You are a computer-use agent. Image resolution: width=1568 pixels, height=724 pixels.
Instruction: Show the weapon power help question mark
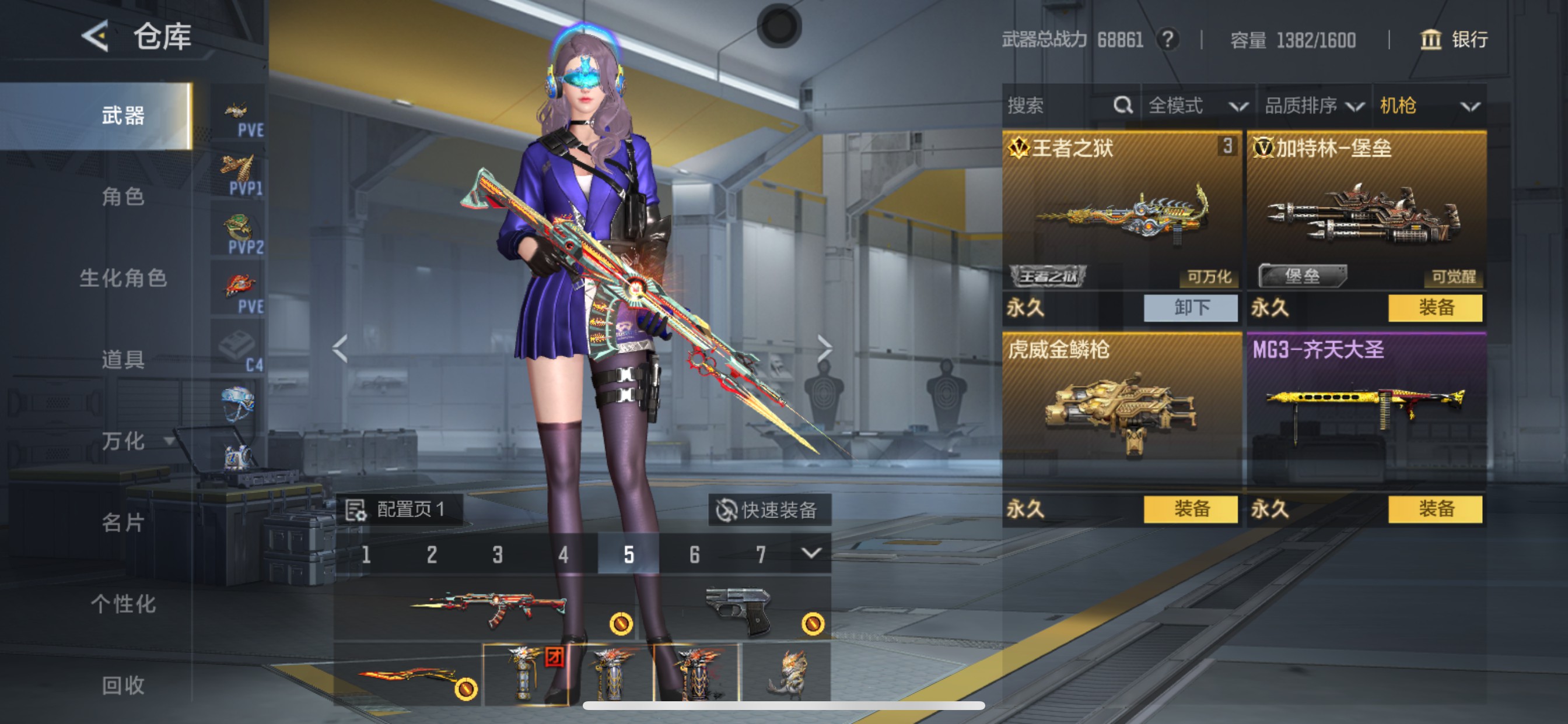1167,40
